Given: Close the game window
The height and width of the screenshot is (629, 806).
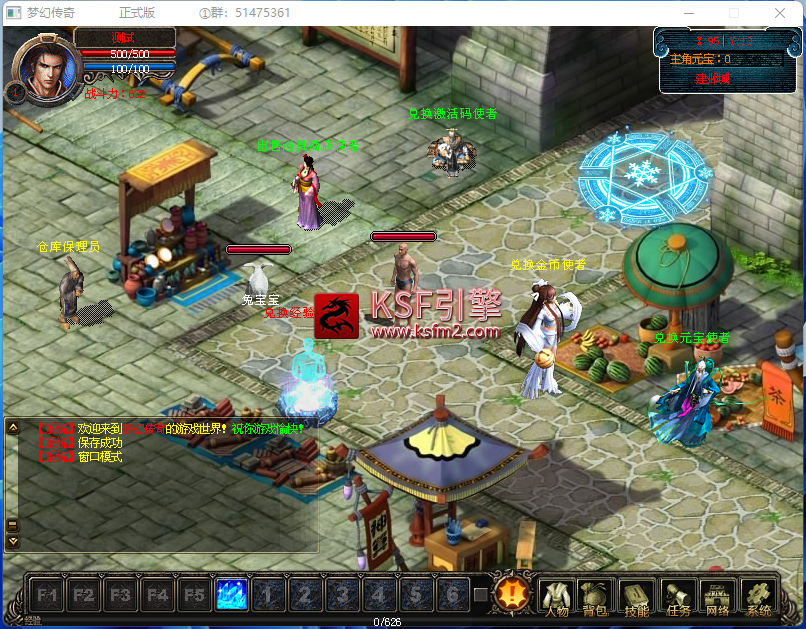Looking at the screenshot, I should pos(780,13).
